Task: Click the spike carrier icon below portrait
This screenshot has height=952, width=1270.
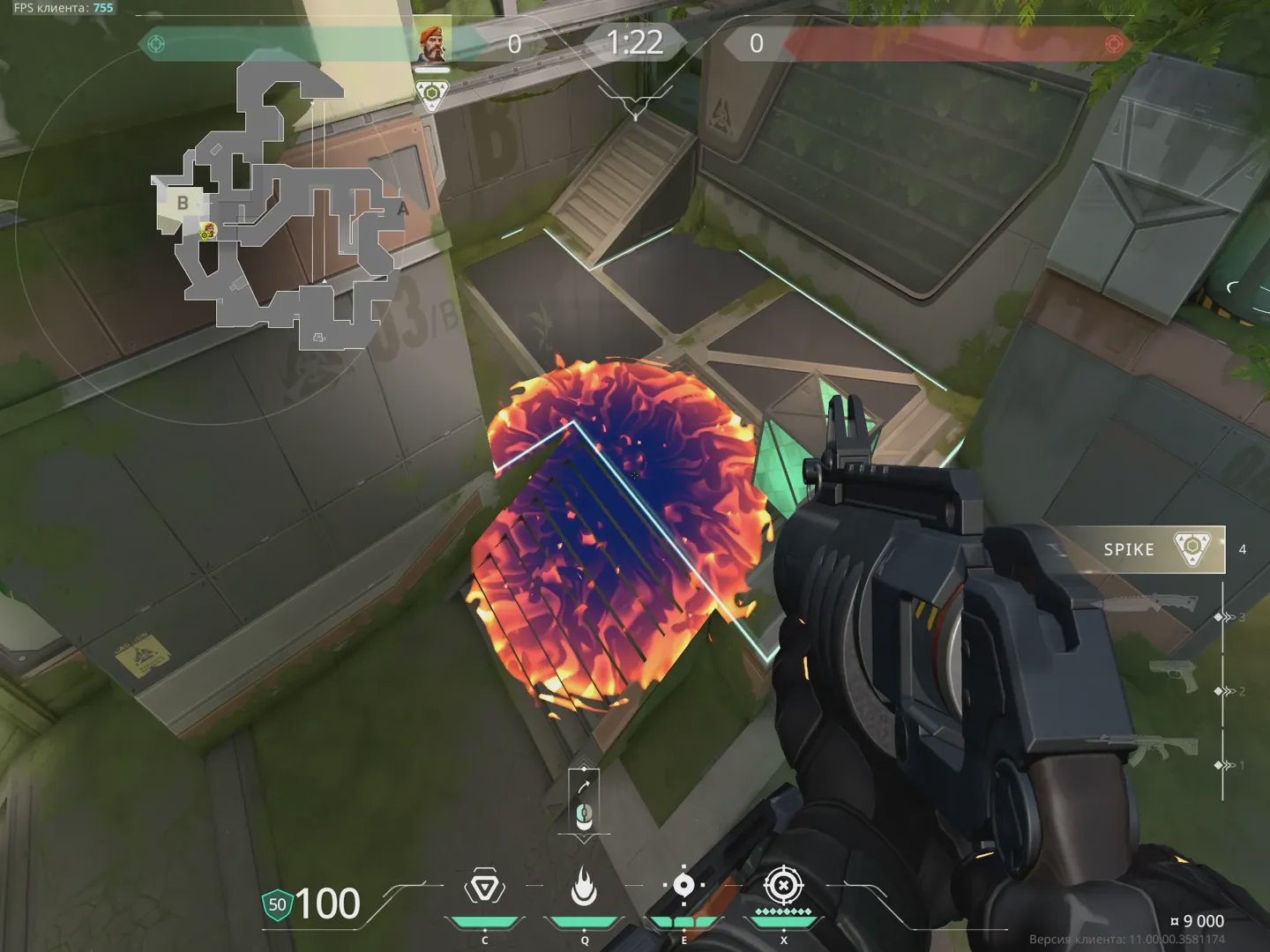Action: click(x=431, y=93)
